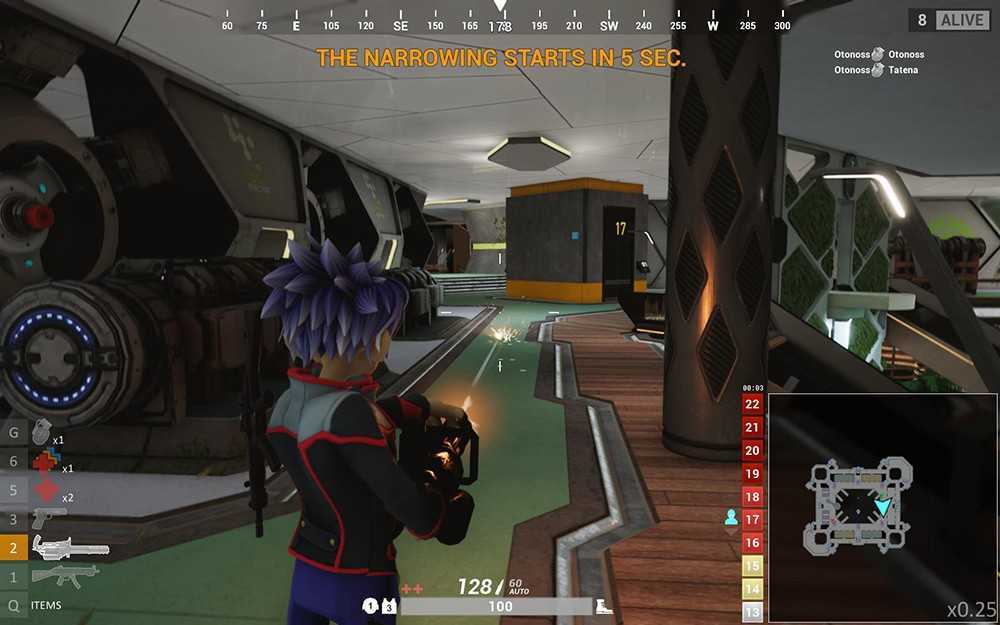
Task: Choose the red and blue medkit item
Action: pyautogui.click(x=45, y=461)
